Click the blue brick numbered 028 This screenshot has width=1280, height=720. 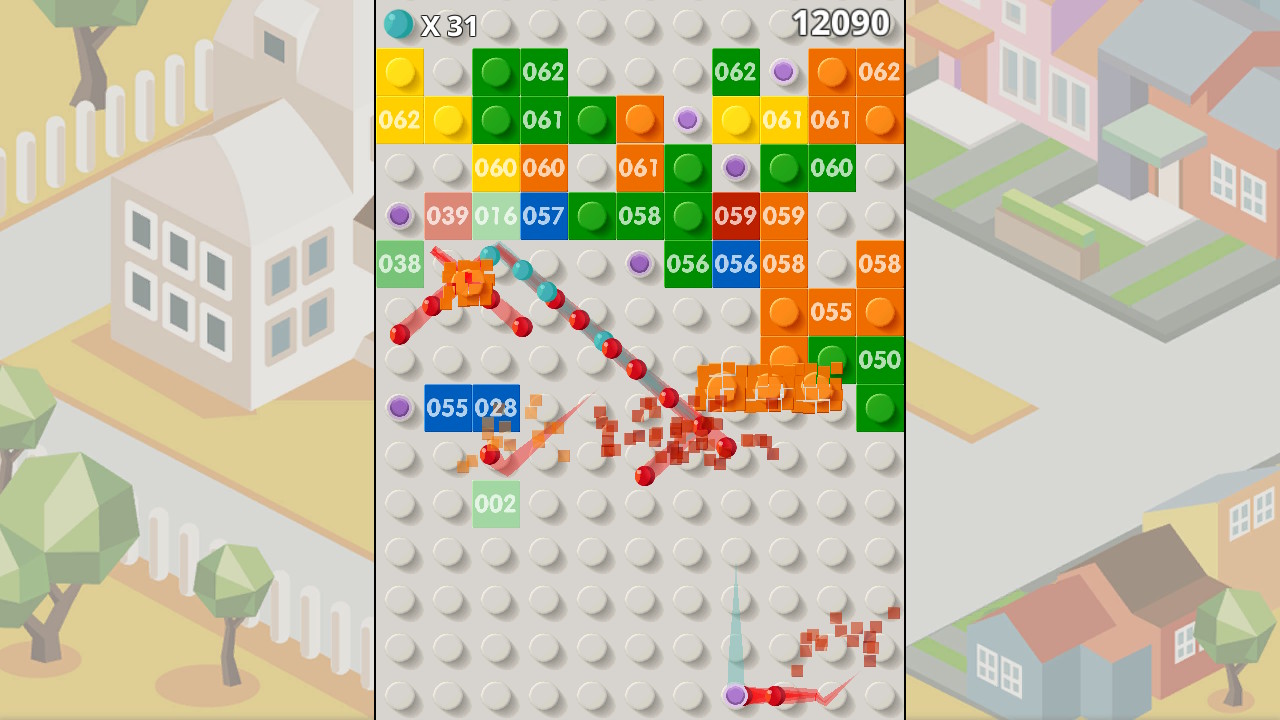click(497, 408)
